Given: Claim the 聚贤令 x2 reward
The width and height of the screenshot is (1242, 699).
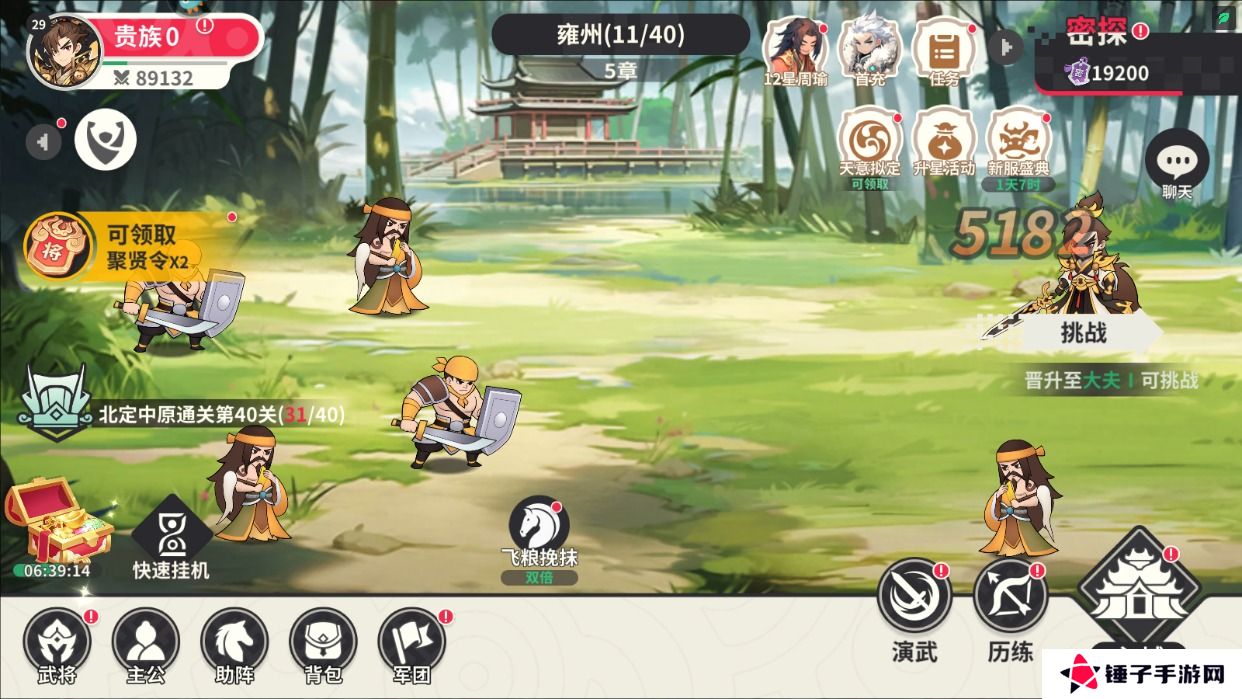Looking at the screenshot, I should coord(130,247).
